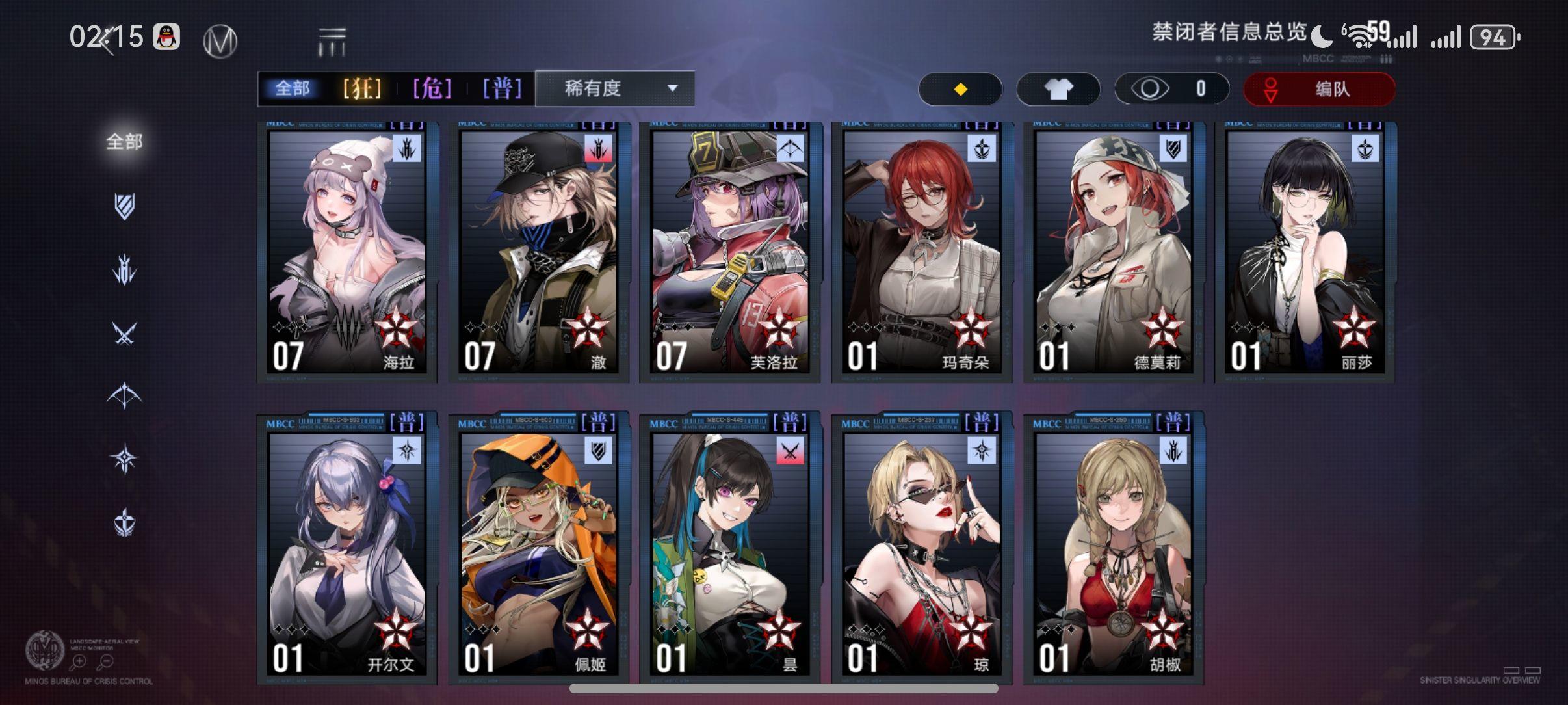The width and height of the screenshot is (1568, 705).
Task: Select the crossbow class filter icon
Action: coord(124,393)
